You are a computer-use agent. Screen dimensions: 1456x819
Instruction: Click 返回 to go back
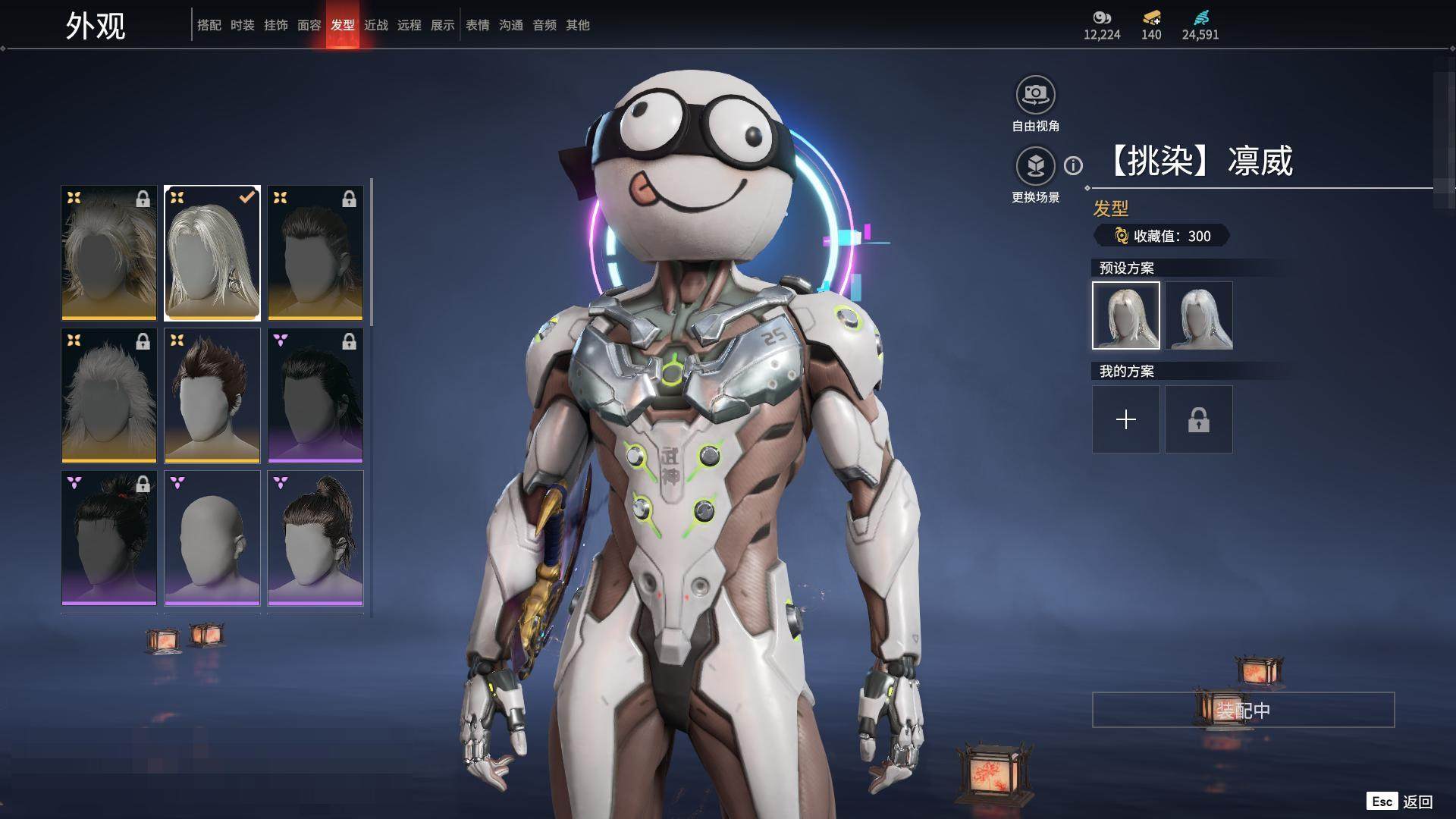(1417, 802)
